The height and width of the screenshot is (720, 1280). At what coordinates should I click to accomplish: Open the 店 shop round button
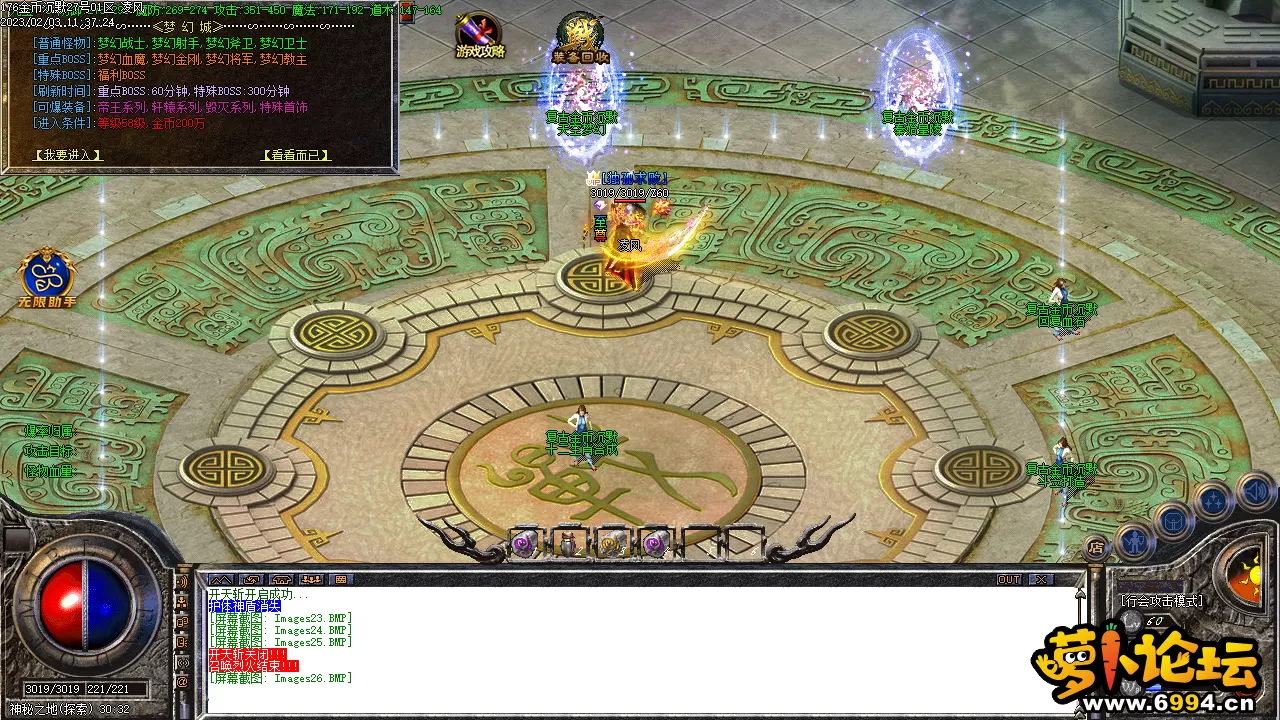tap(1097, 548)
